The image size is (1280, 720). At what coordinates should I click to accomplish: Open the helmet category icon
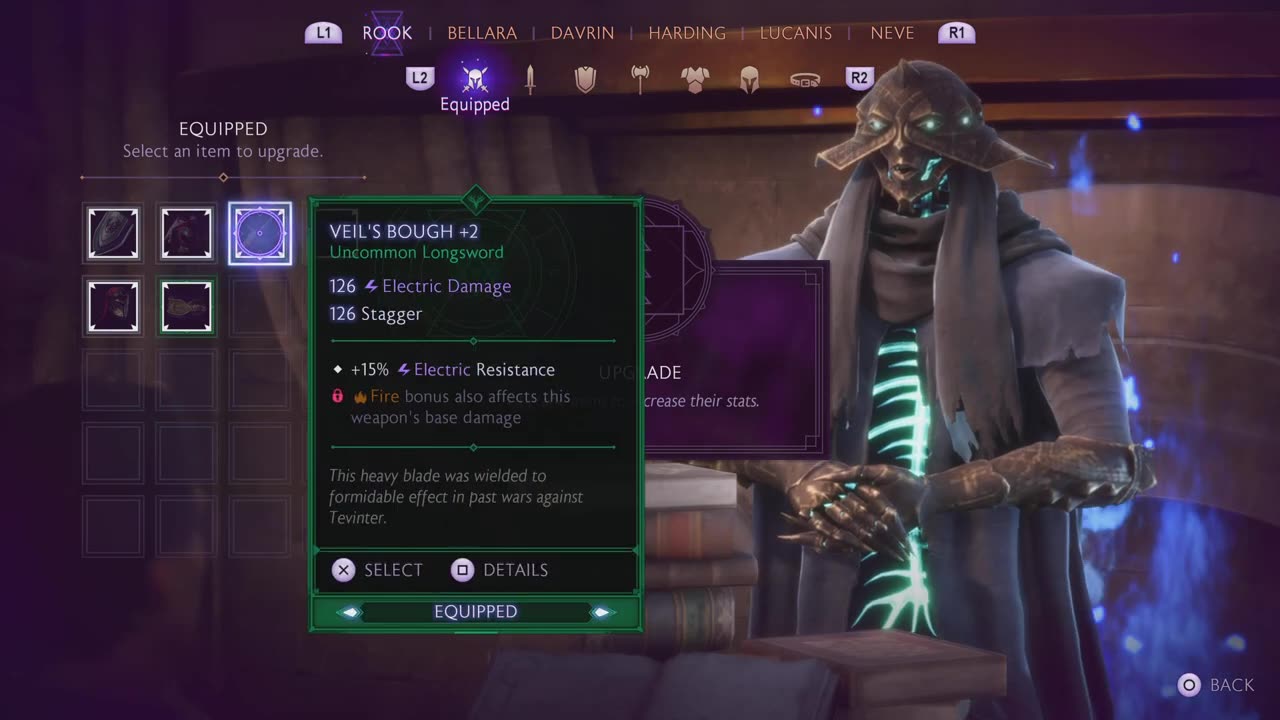tap(749, 79)
